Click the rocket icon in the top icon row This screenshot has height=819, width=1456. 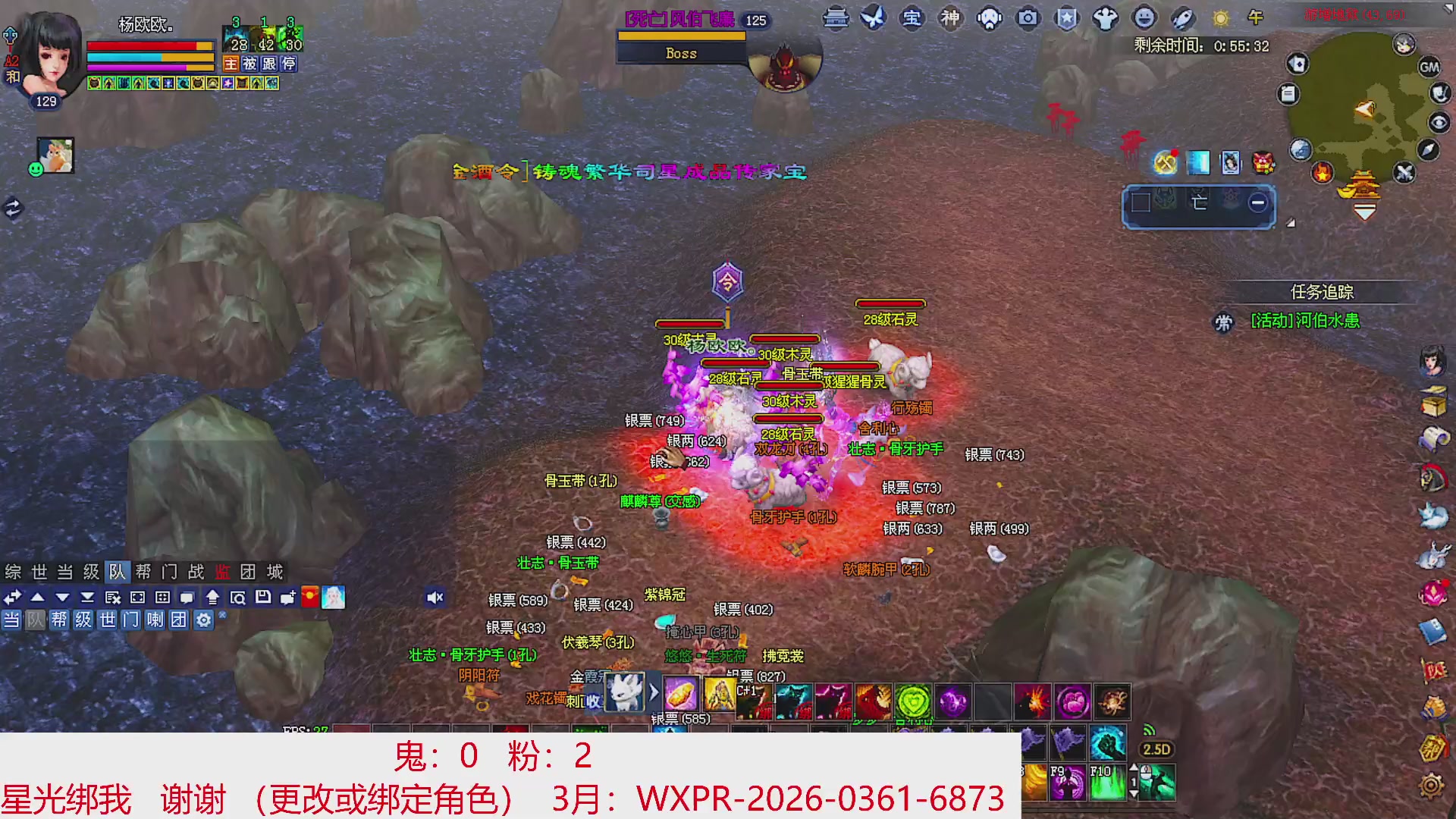[x=1183, y=19]
